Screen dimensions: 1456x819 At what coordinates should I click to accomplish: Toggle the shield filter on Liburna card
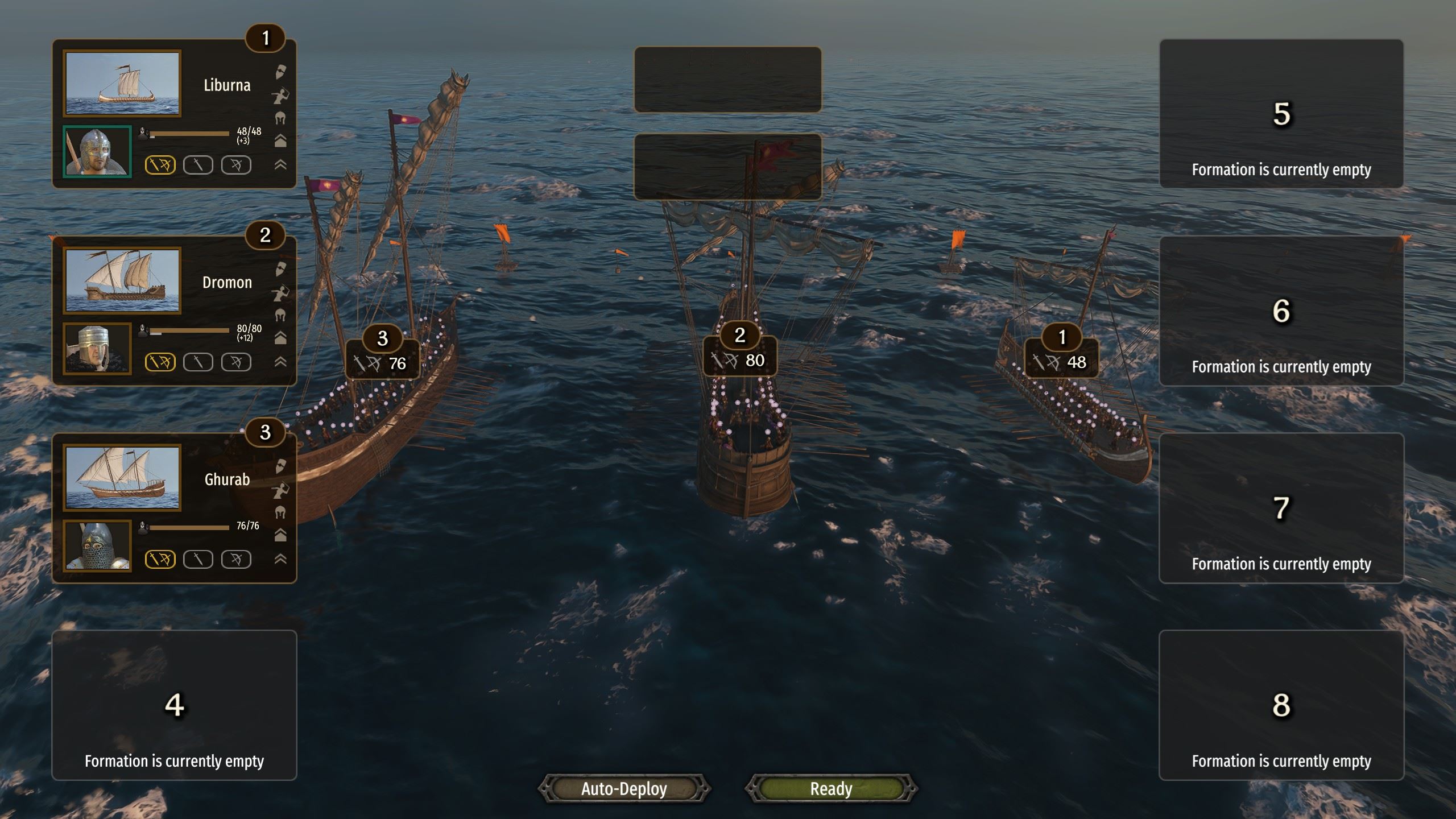point(280,72)
